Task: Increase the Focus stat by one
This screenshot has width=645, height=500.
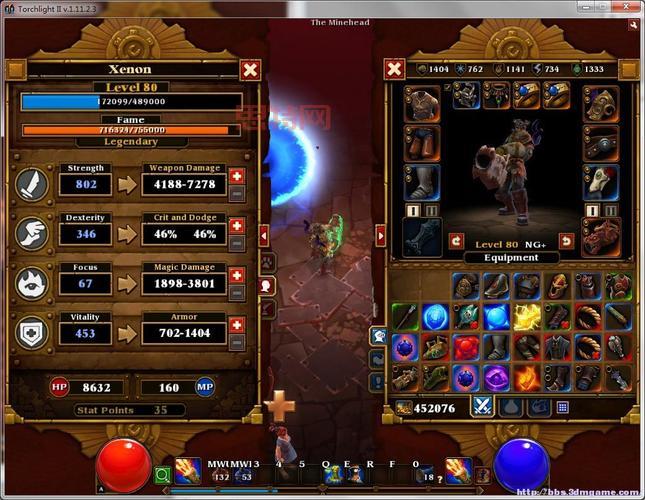Action: (237, 275)
